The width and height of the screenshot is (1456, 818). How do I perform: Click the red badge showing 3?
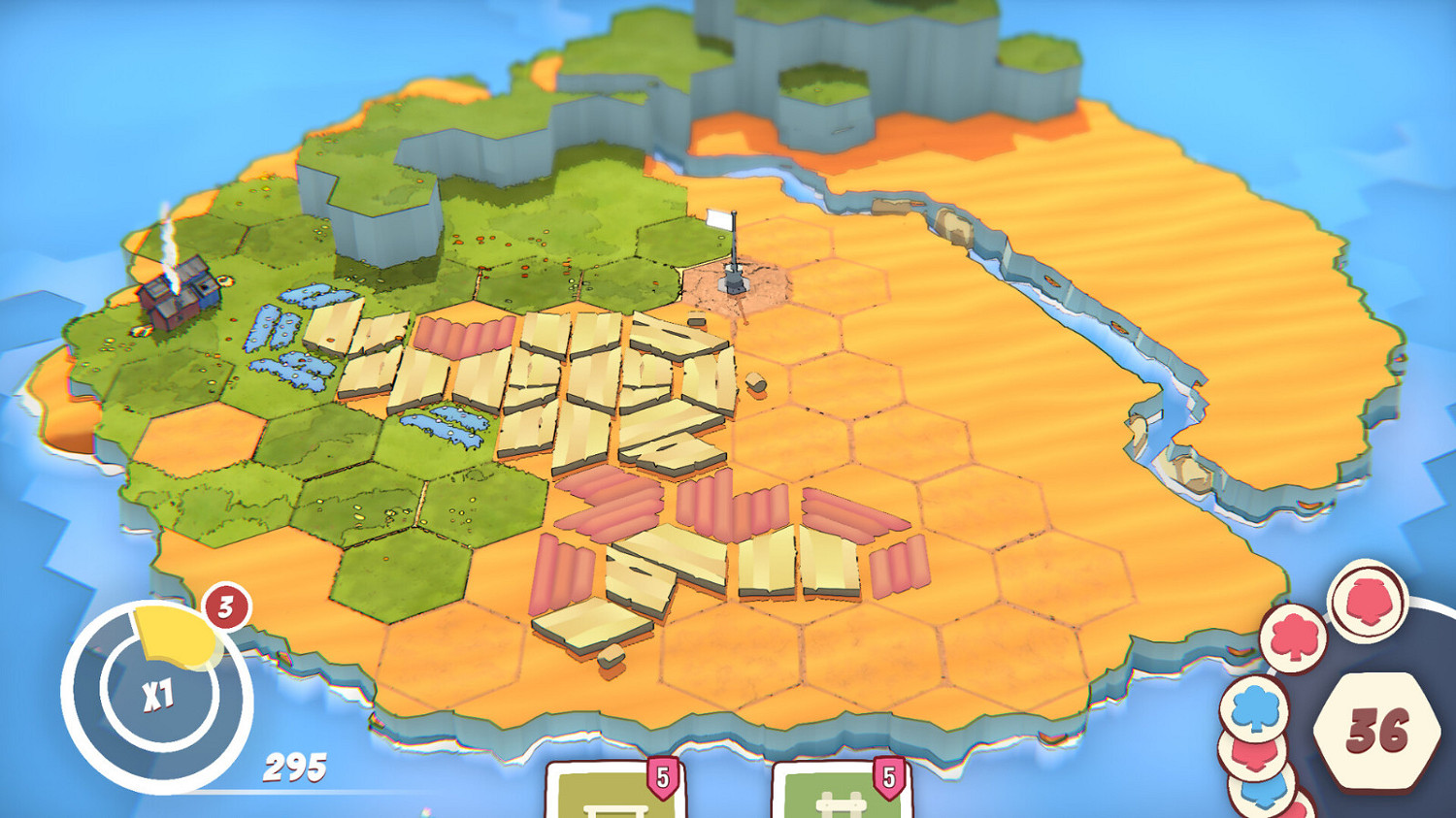[x=226, y=606]
